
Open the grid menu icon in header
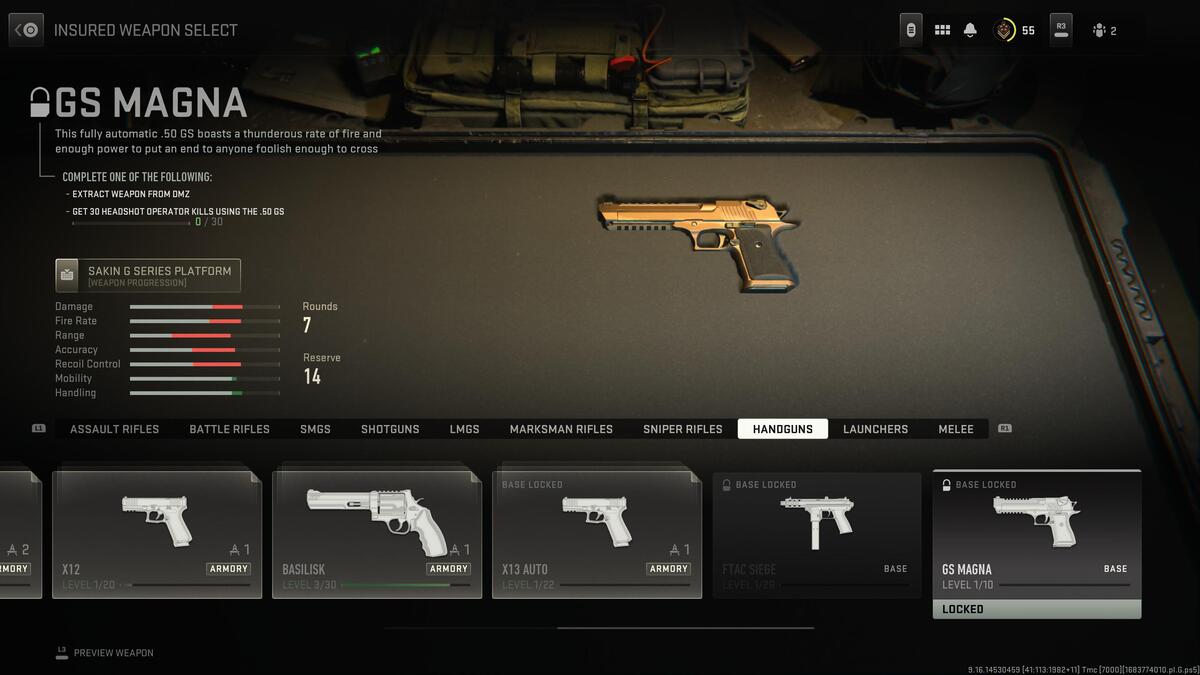(942, 30)
